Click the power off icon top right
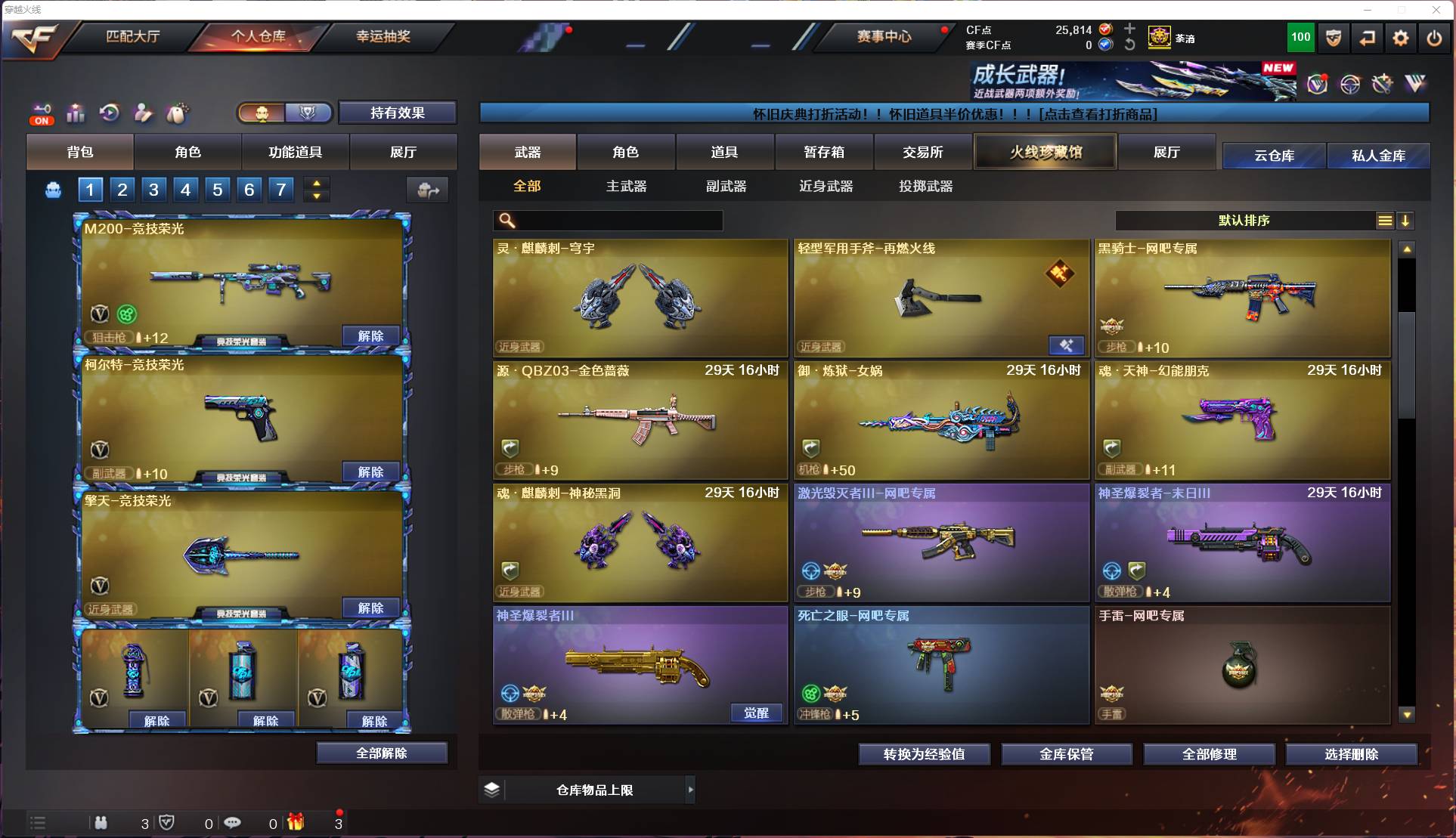The width and height of the screenshot is (1456, 838). [x=1433, y=38]
